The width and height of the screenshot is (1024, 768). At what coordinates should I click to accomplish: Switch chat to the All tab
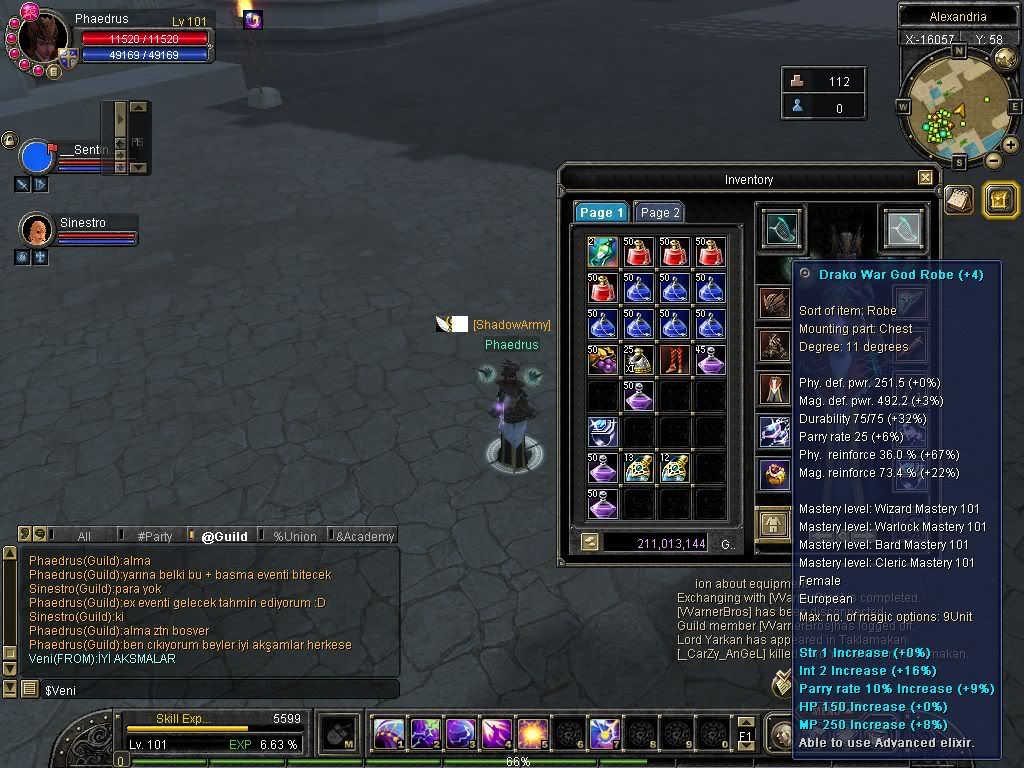coord(84,536)
